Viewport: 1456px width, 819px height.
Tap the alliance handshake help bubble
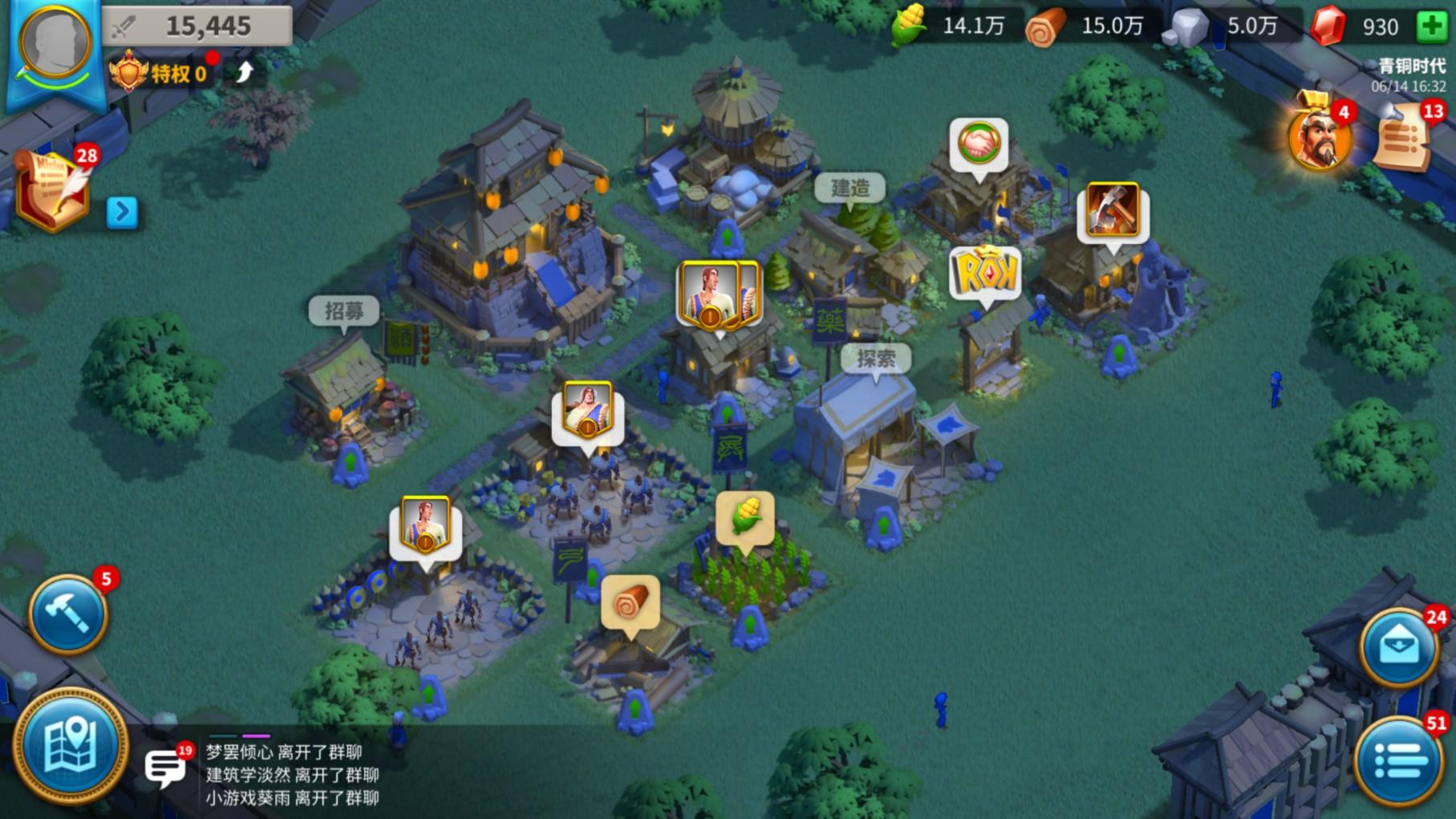(x=979, y=144)
